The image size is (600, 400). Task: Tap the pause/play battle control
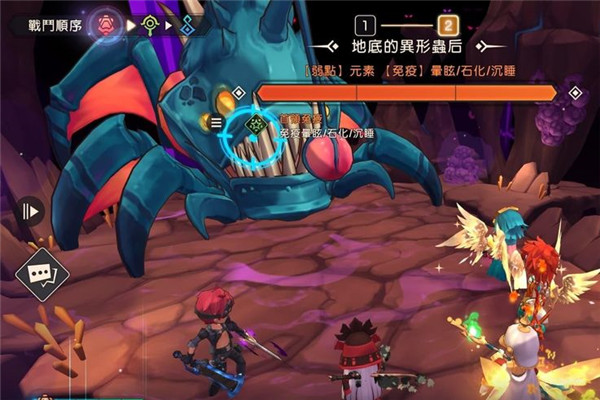(29, 211)
